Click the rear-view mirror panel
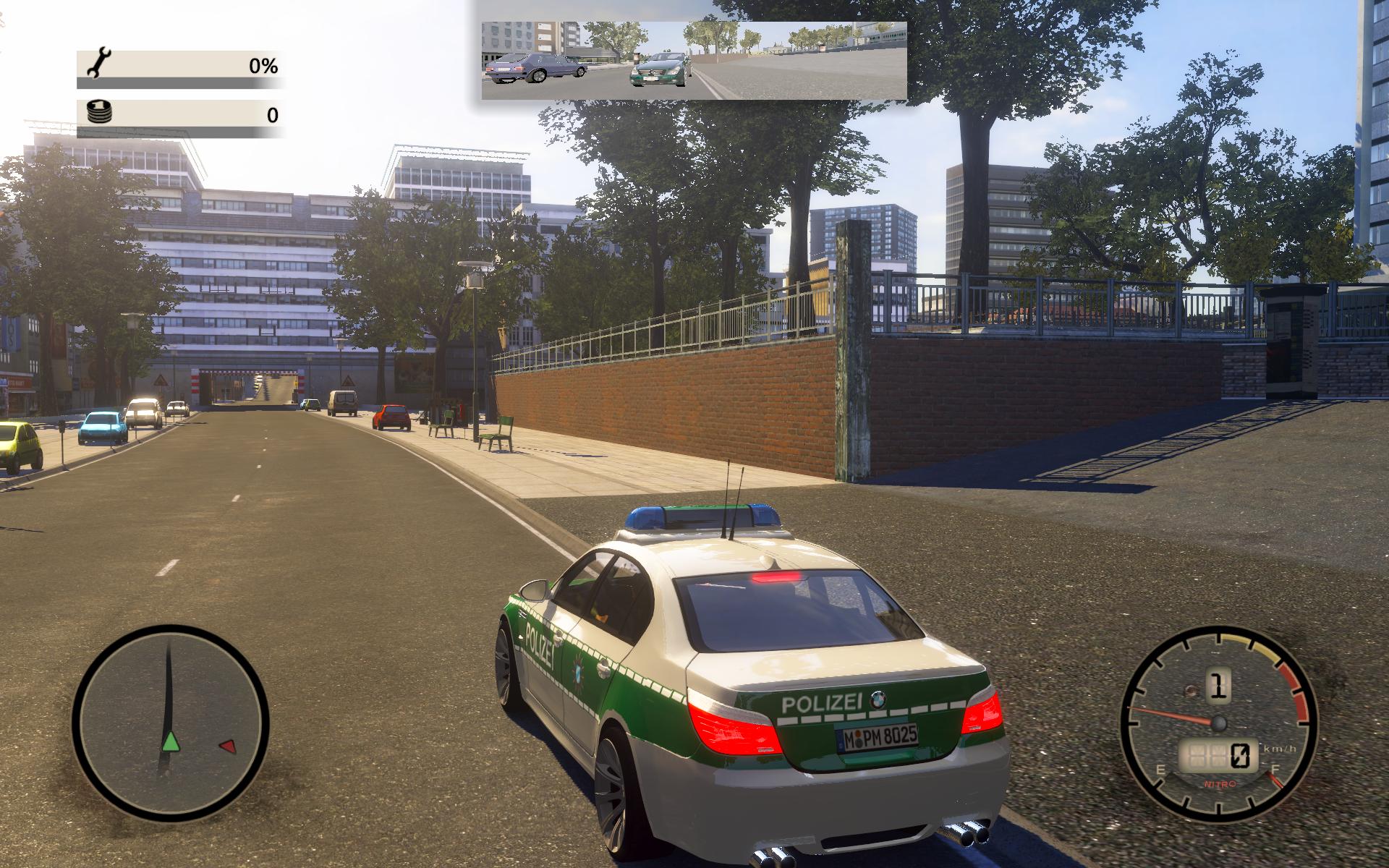The image size is (1389, 868). [694, 61]
